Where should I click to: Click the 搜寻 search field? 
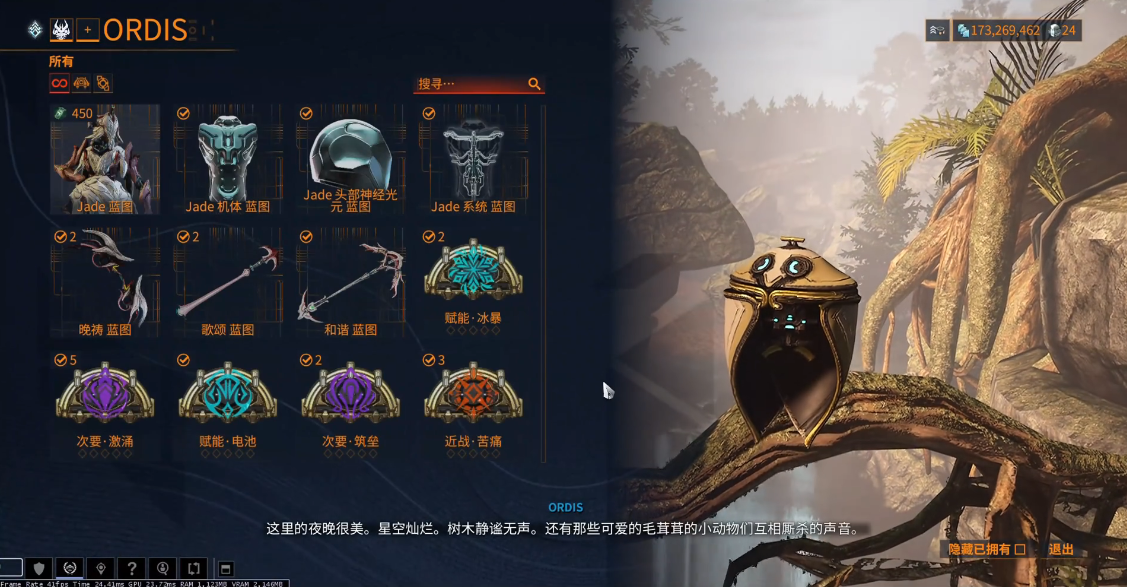coord(470,84)
